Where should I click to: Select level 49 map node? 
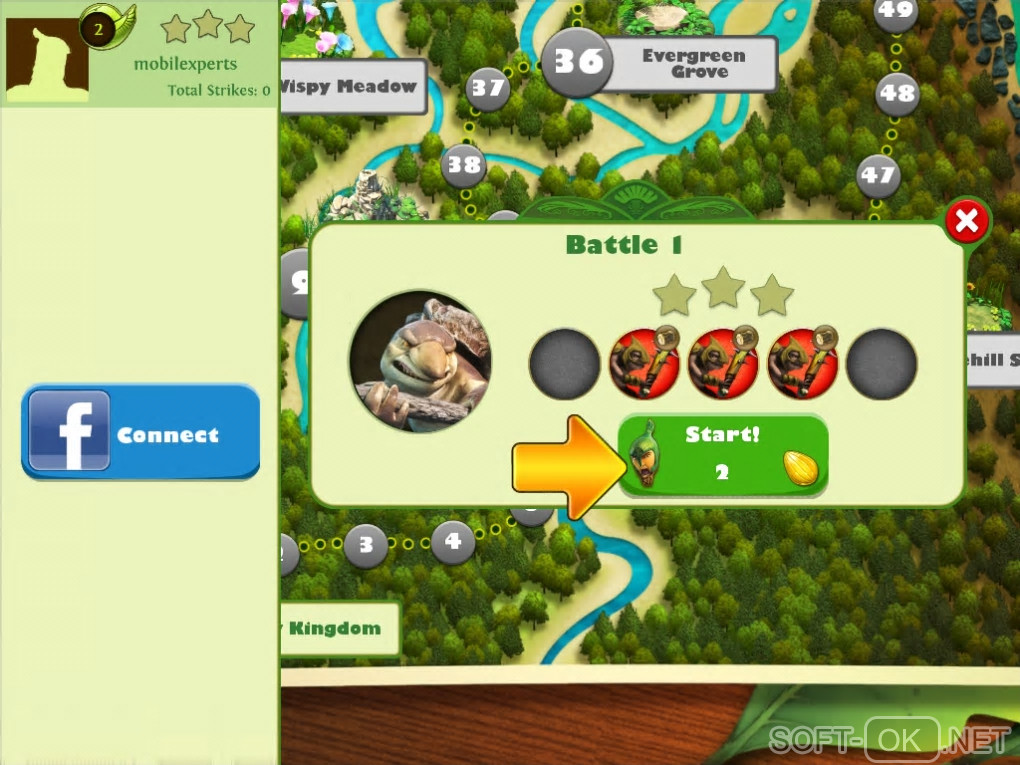895,13
